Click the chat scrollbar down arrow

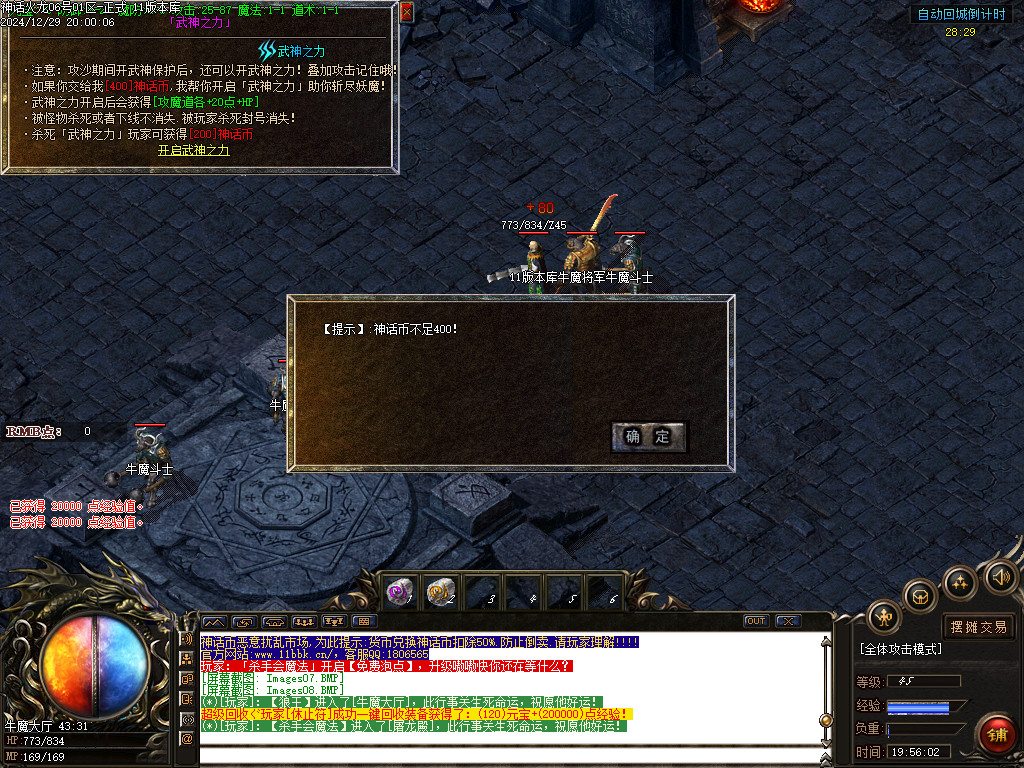(x=825, y=741)
